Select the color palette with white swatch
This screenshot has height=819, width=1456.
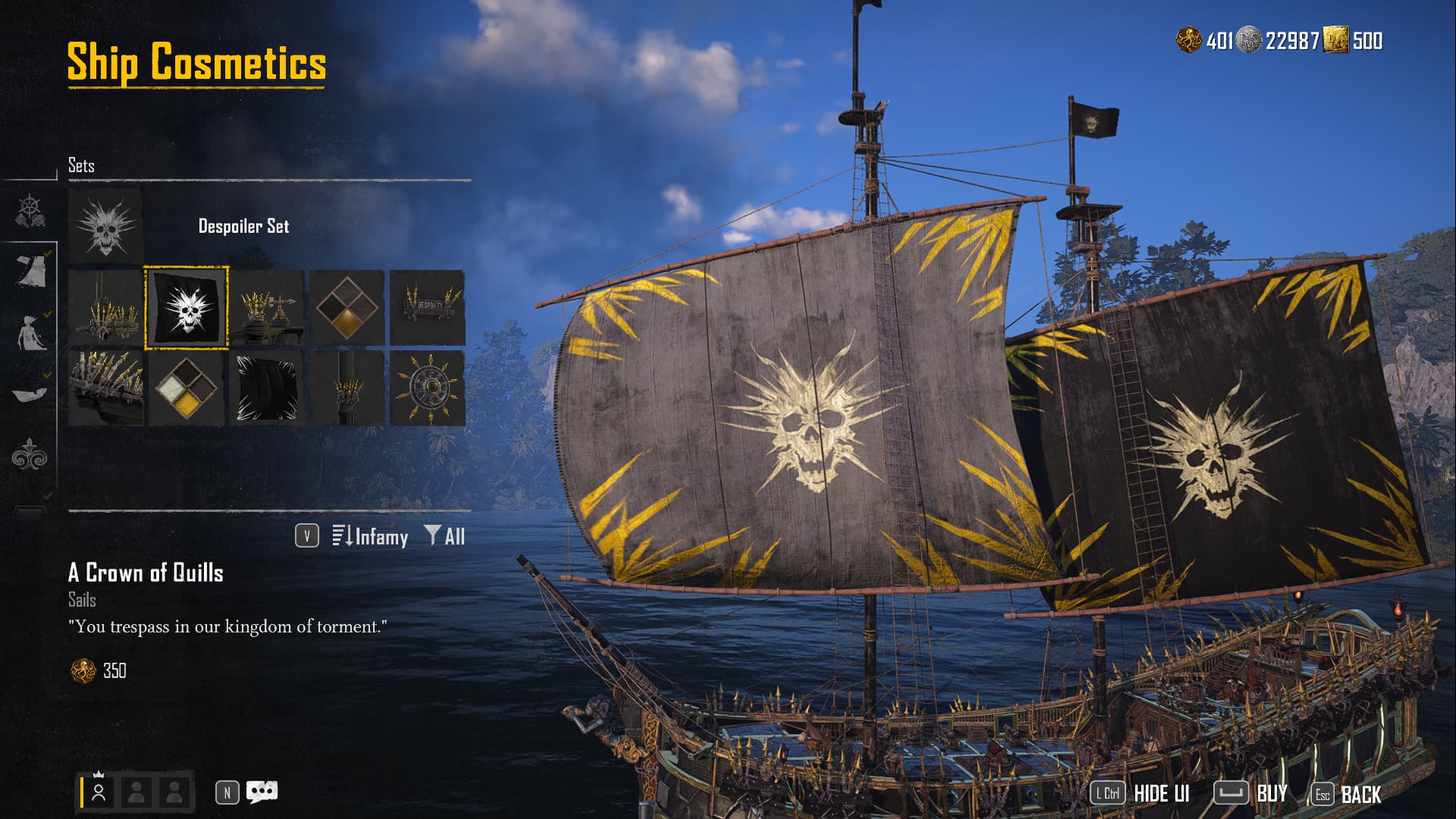[x=186, y=388]
